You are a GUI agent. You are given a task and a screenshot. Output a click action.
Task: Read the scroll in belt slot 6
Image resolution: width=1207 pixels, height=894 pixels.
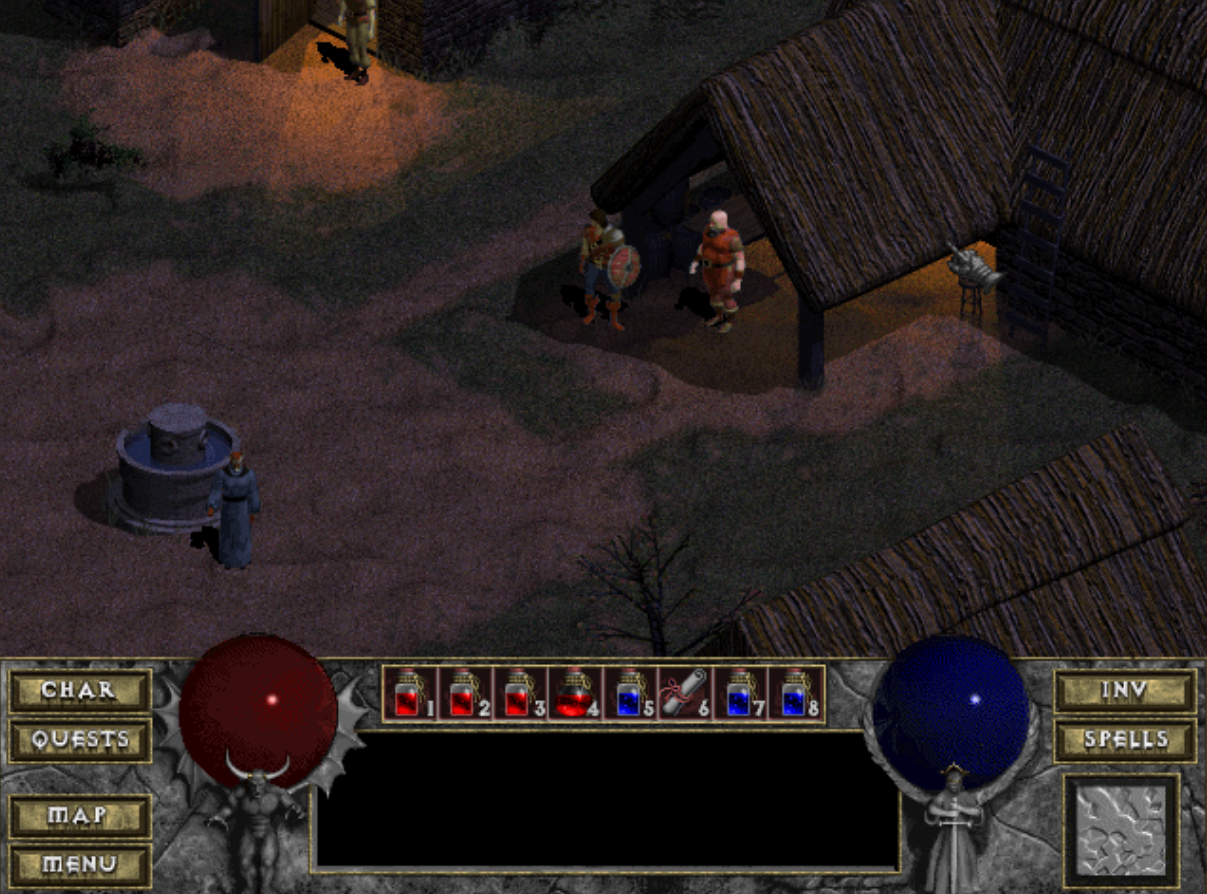(685, 693)
